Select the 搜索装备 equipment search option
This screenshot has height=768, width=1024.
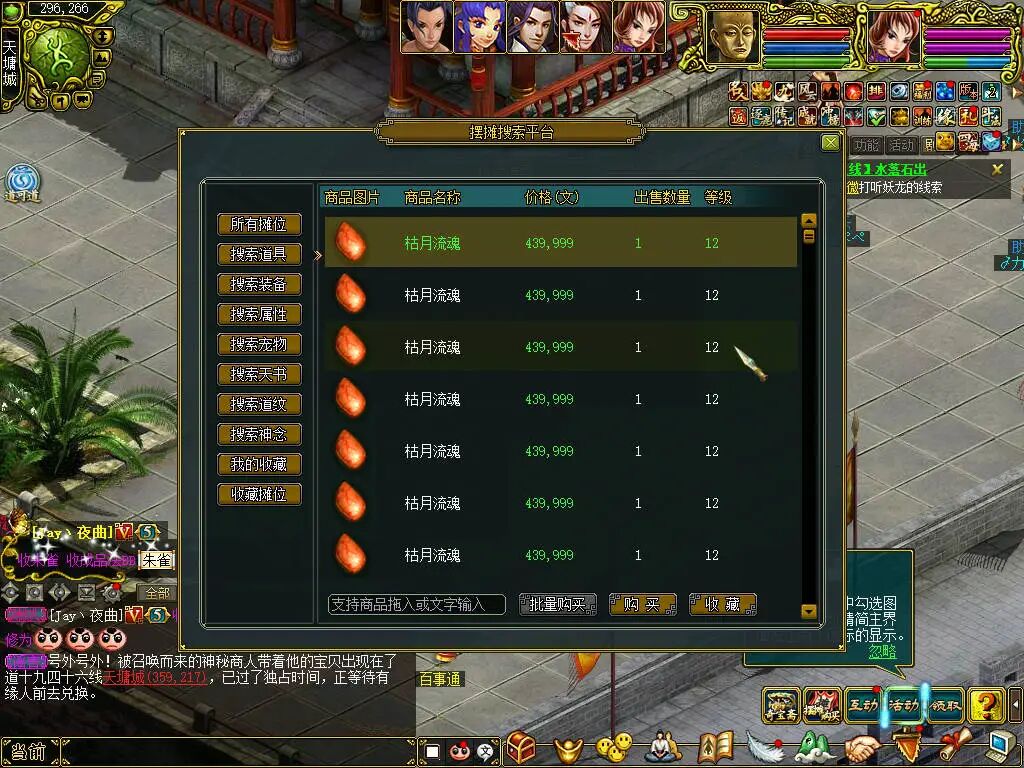(259, 285)
